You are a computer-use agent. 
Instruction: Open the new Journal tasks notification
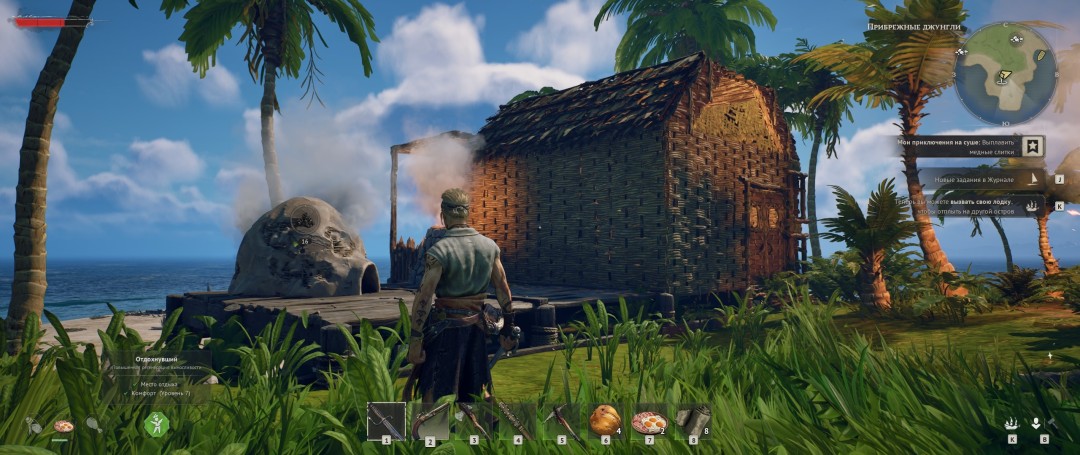1033,180
